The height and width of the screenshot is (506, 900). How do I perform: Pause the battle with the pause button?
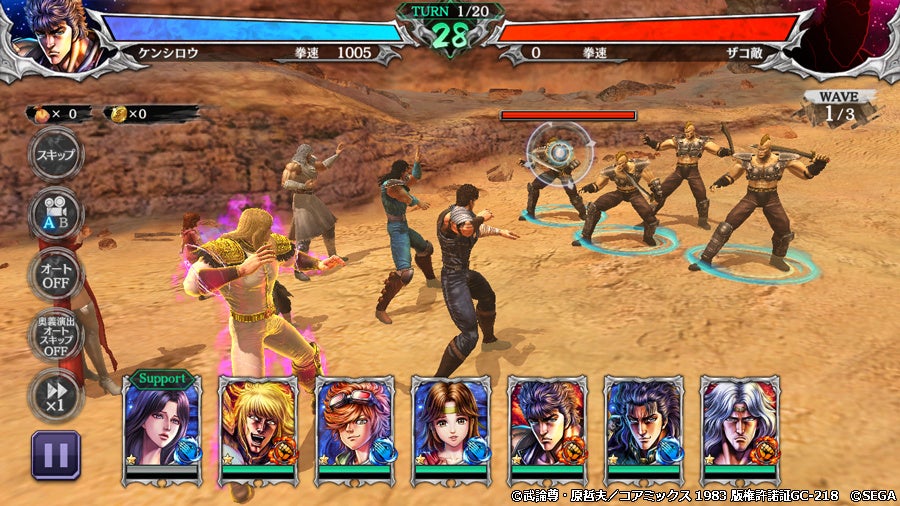click(55, 455)
